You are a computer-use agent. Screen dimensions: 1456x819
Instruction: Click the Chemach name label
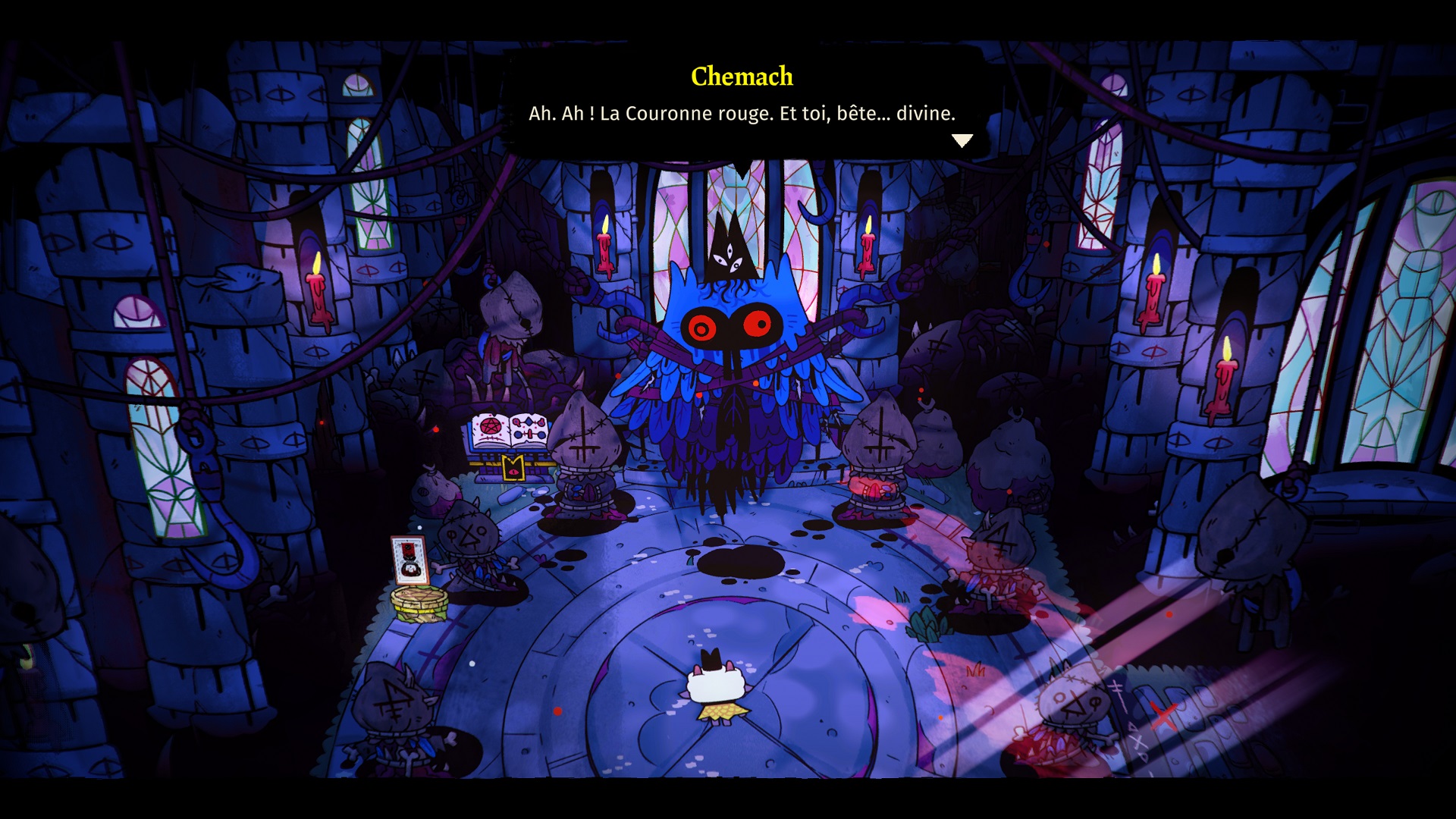pyautogui.click(x=742, y=76)
